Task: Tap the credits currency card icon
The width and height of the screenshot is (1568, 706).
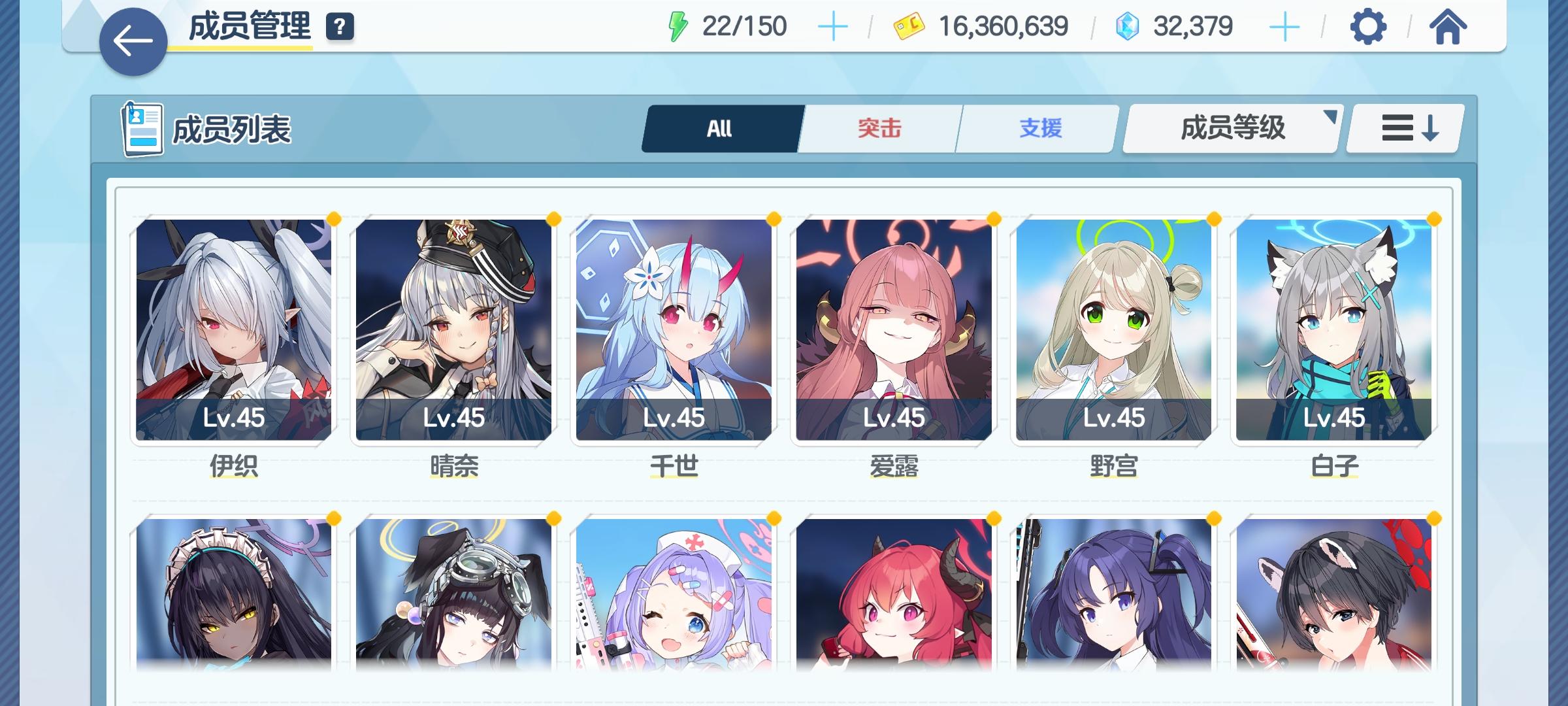Action: pos(908,27)
